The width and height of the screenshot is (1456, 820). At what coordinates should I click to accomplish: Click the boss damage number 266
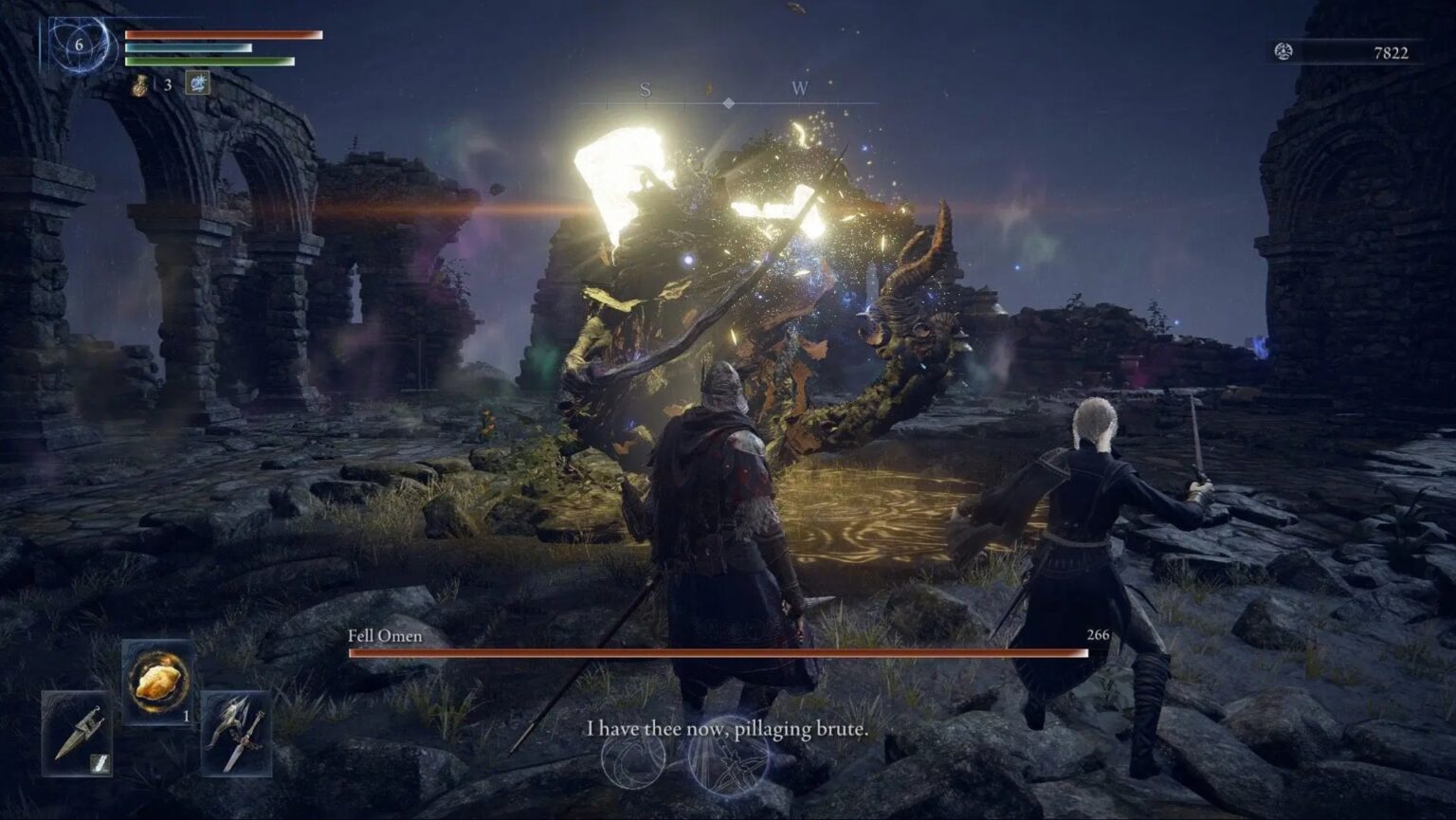pyautogui.click(x=1097, y=636)
